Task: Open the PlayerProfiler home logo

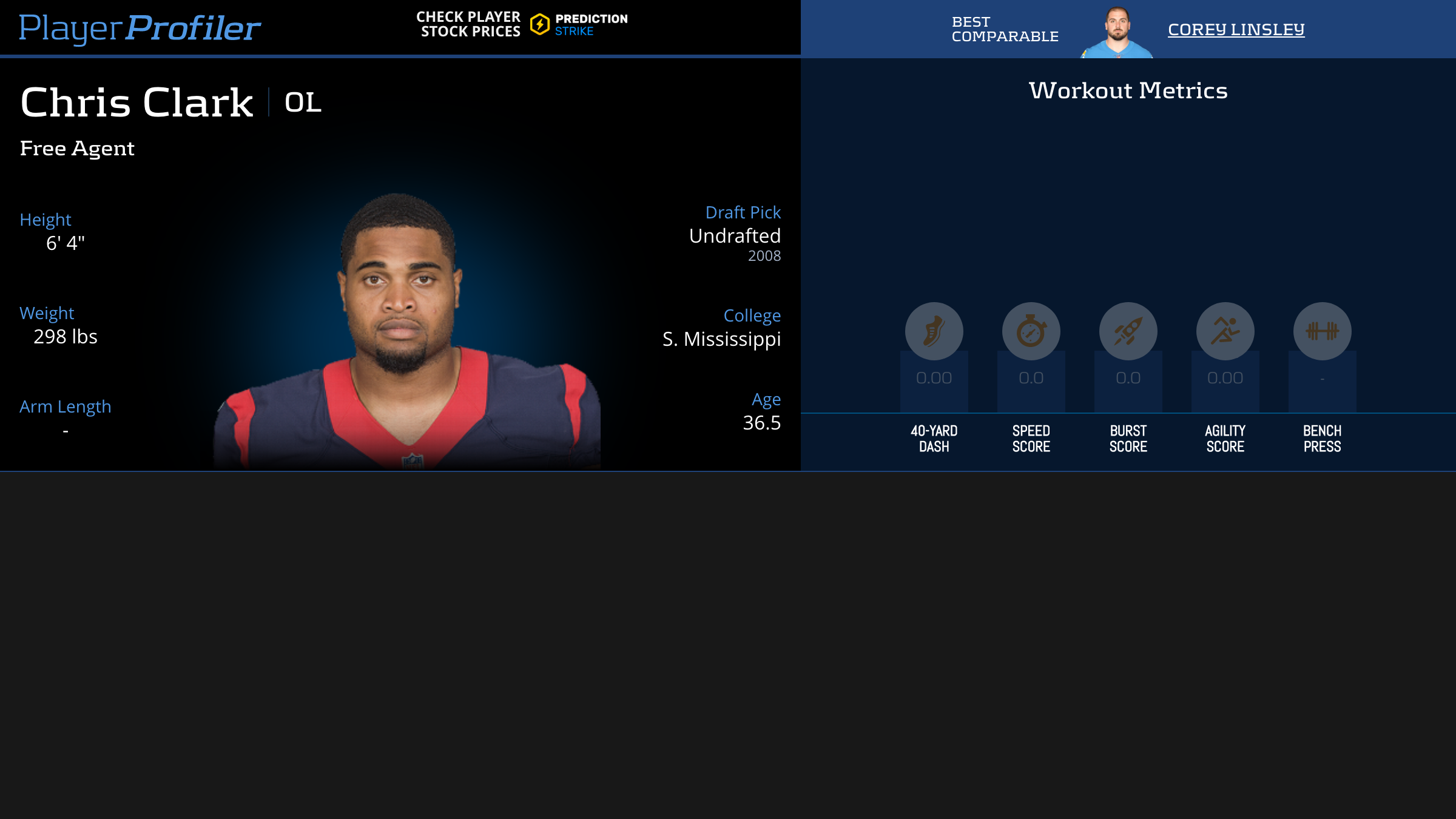Action: (x=140, y=28)
